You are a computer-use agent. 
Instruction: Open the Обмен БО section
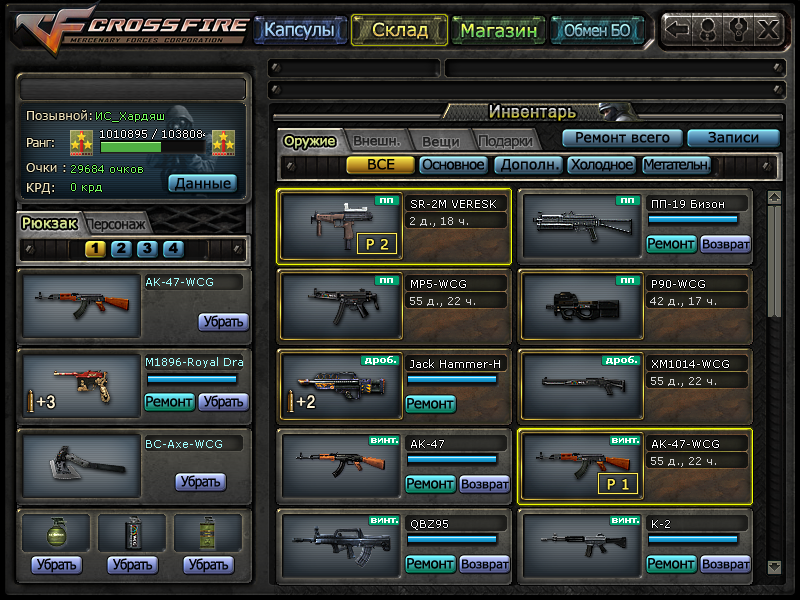[597, 30]
